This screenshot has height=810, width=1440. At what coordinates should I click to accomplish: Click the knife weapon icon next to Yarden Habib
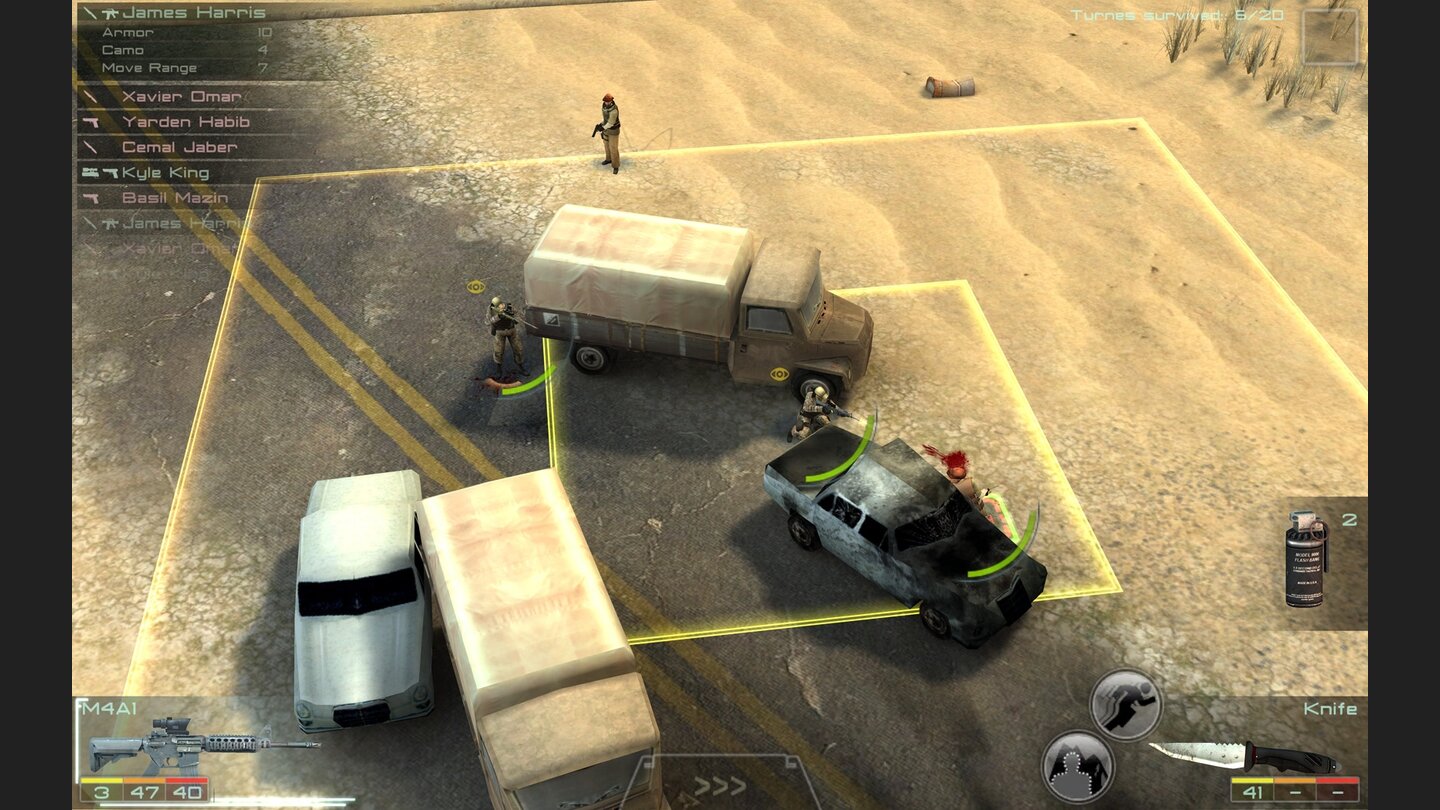click(90, 122)
